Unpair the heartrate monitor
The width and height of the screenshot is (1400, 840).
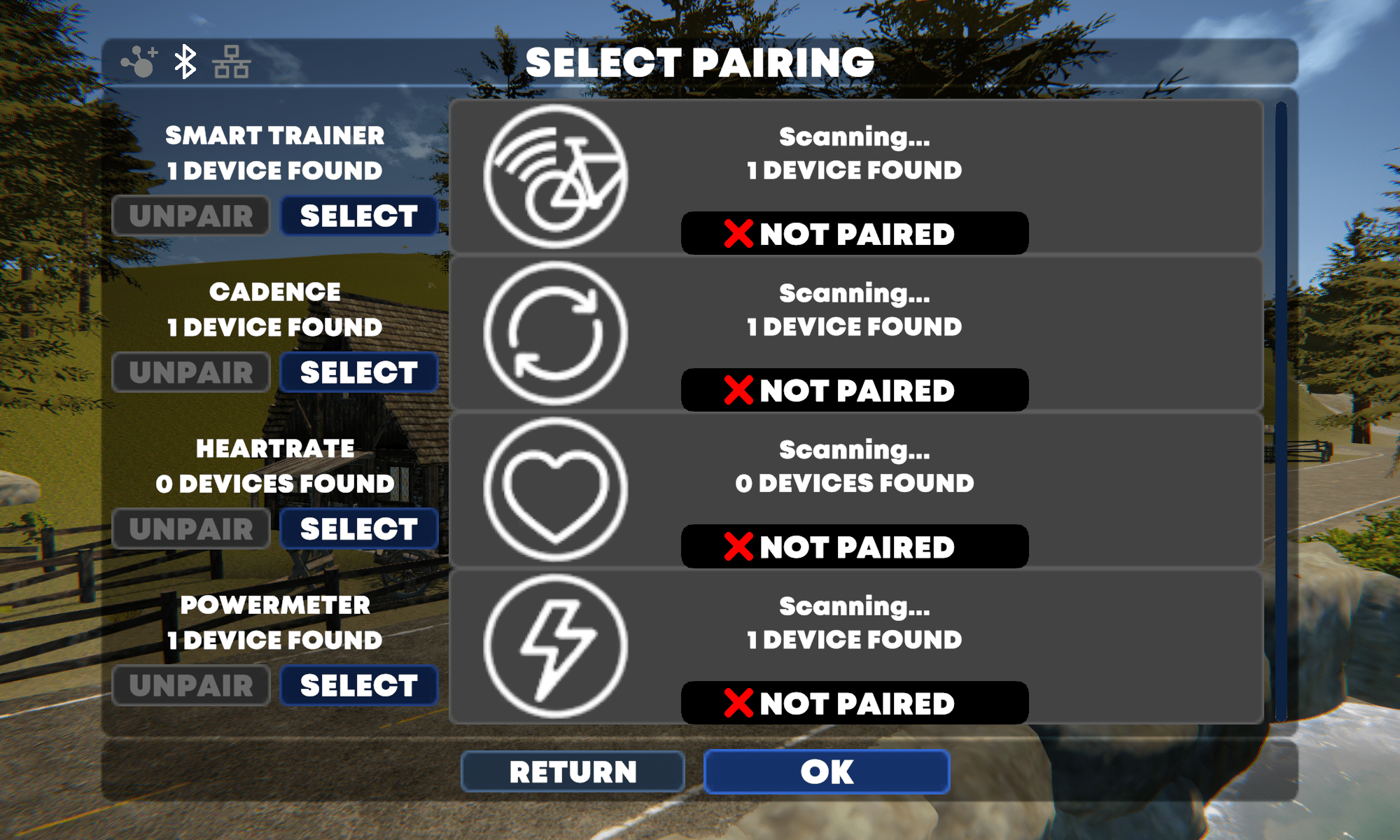[190, 529]
